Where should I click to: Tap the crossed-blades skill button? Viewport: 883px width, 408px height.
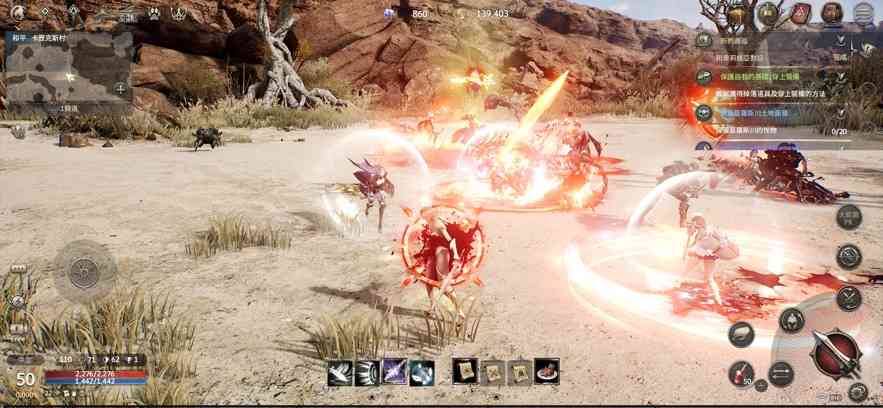pos(848,297)
